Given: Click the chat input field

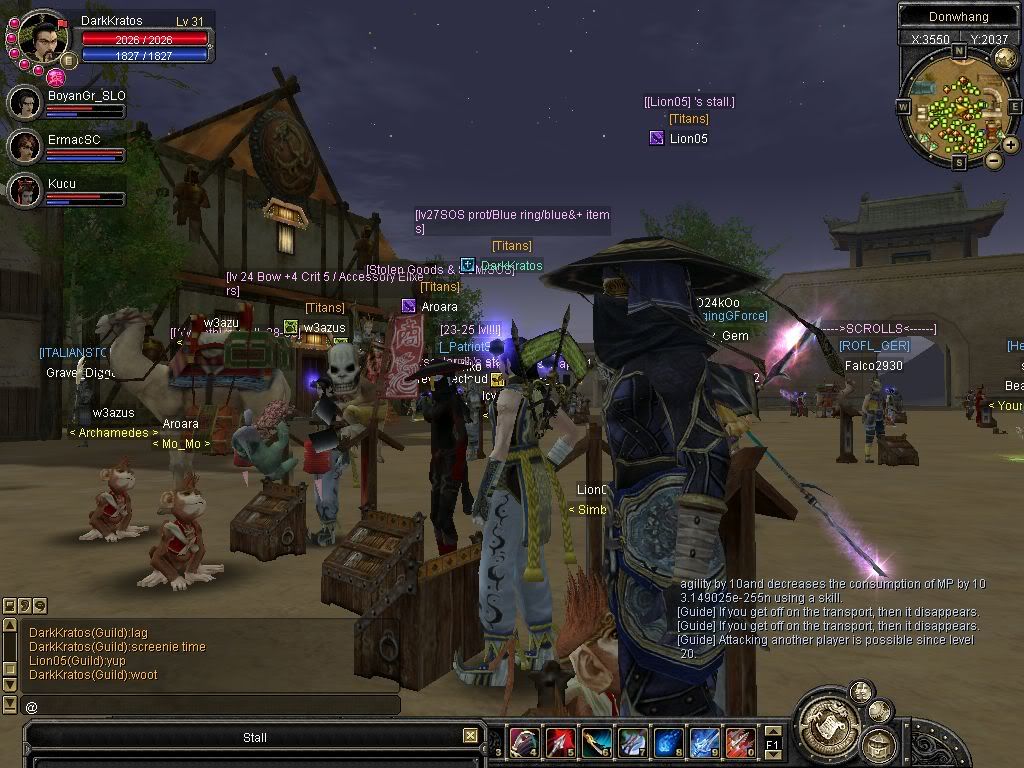Looking at the screenshot, I should coord(210,706).
